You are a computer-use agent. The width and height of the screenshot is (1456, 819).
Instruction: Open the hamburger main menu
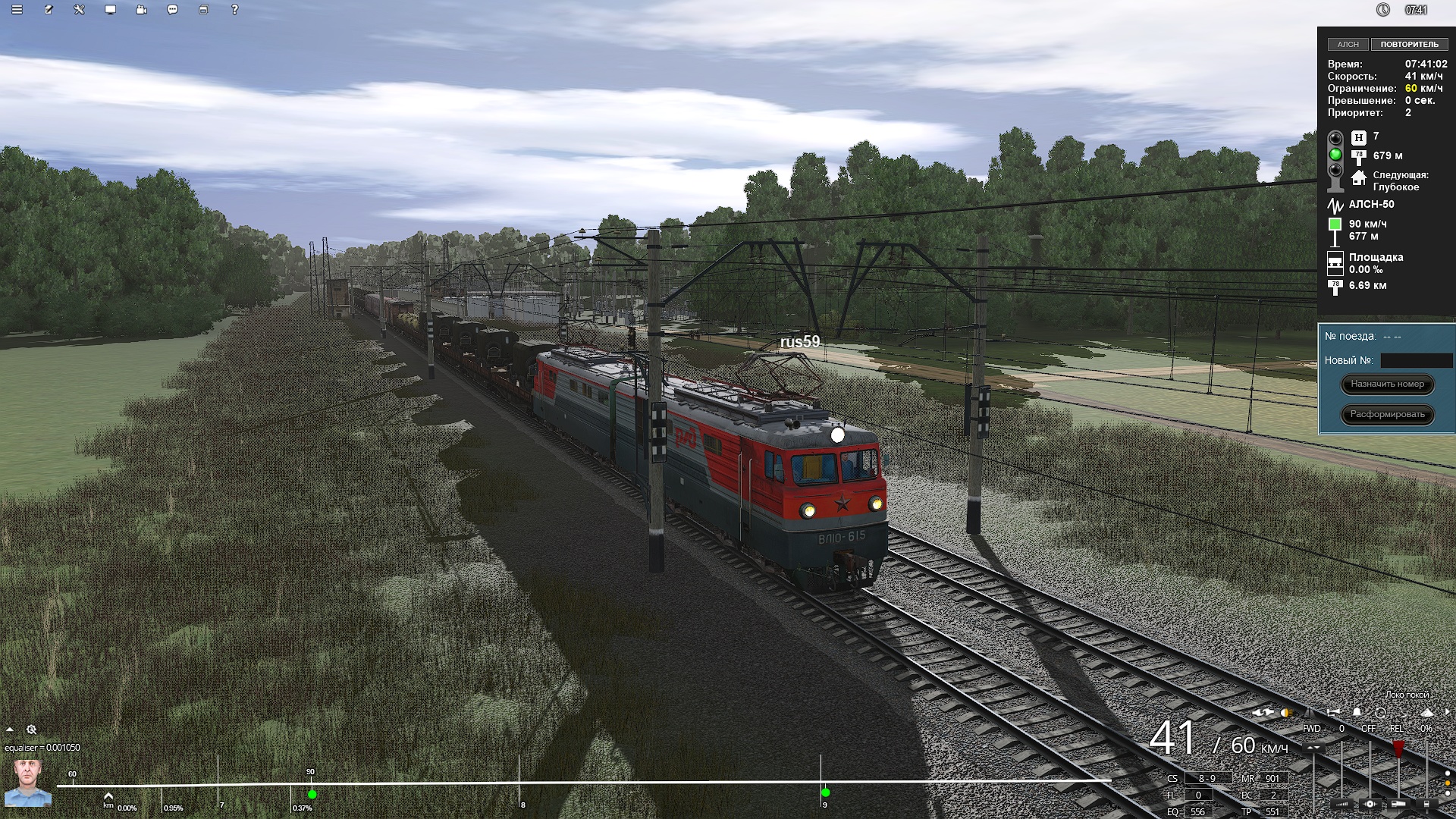(17, 10)
